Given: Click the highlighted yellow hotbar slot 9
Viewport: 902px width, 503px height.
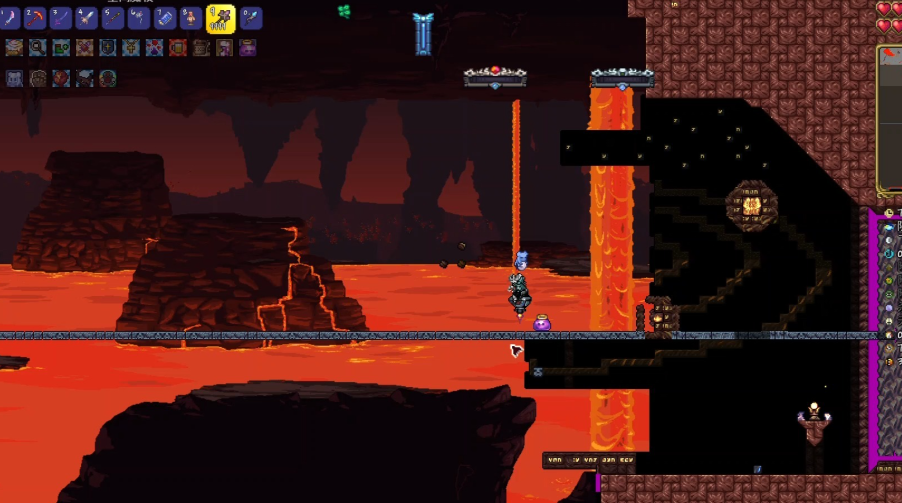Looking at the screenshot, I should pyautogui.click(x=220, y=17).
